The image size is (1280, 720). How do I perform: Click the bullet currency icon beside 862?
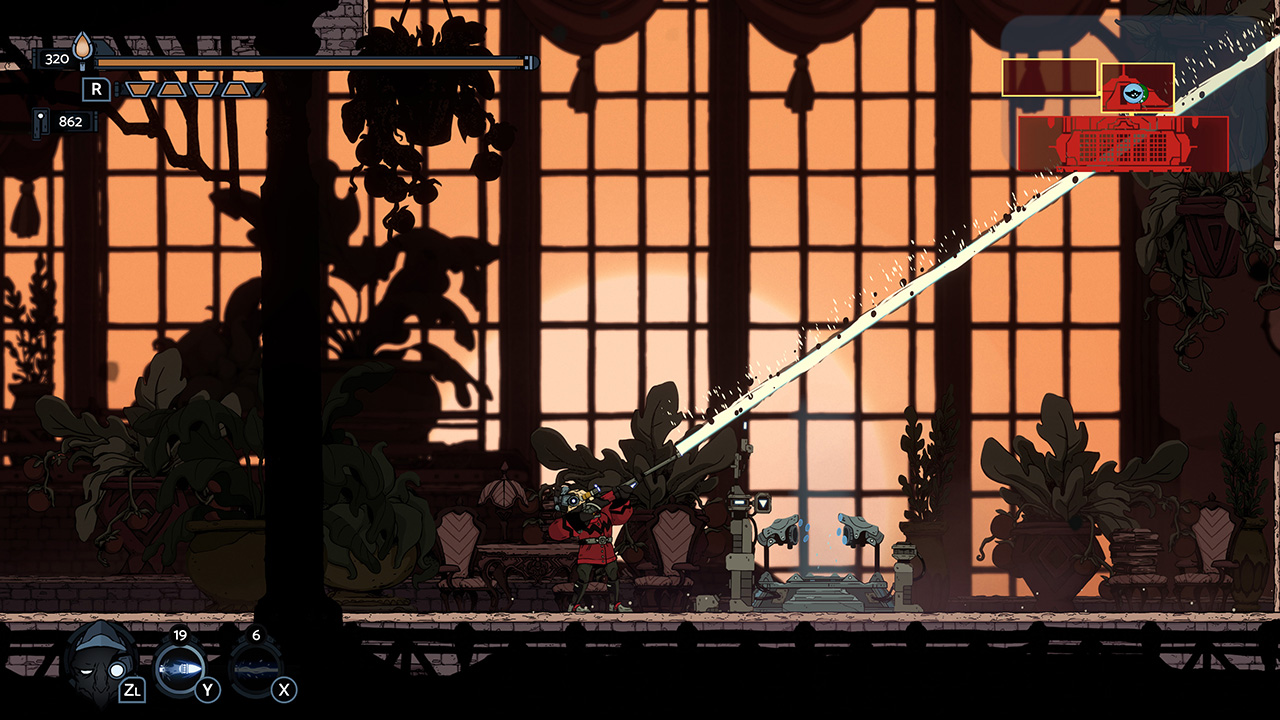click(x=40, y=122)
